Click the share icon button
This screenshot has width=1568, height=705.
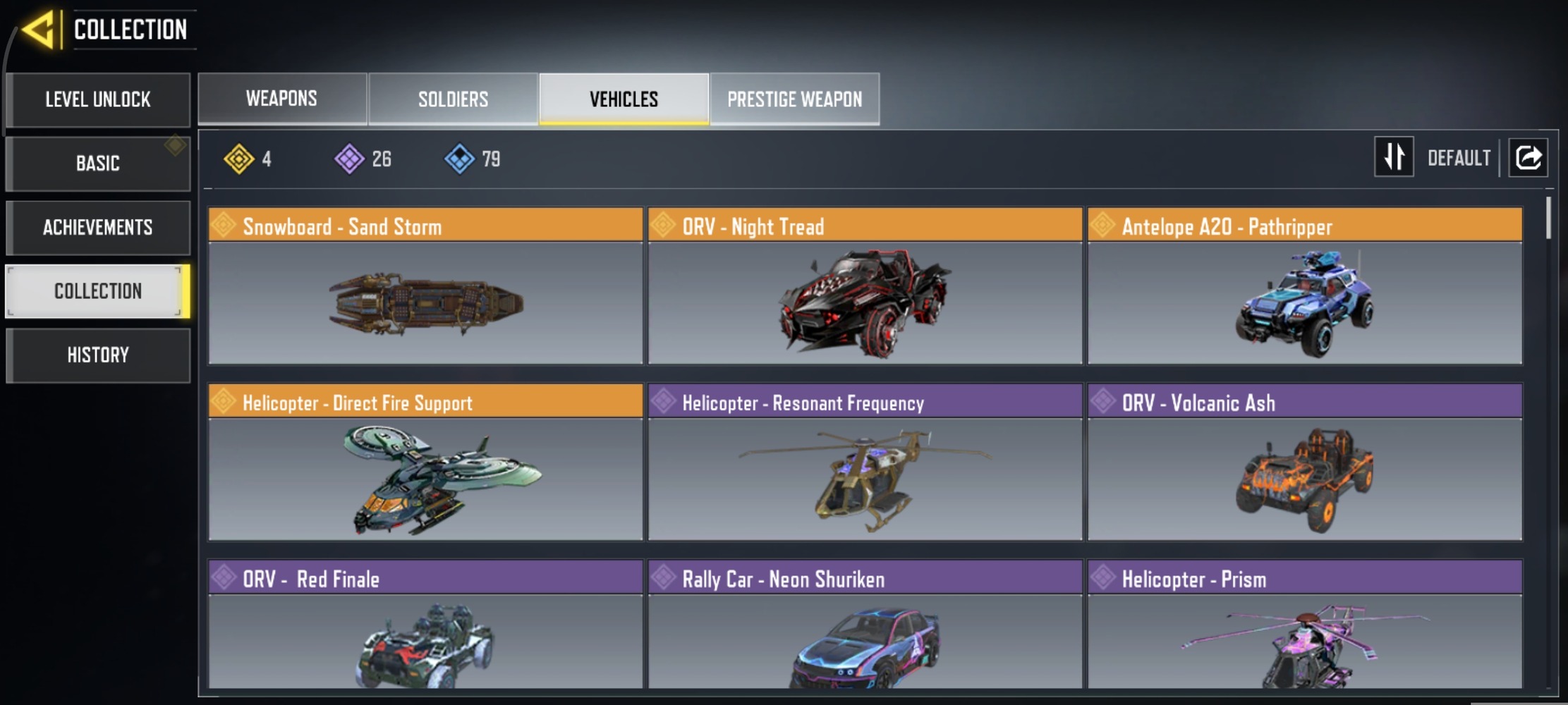click(x=1528, y=157)
